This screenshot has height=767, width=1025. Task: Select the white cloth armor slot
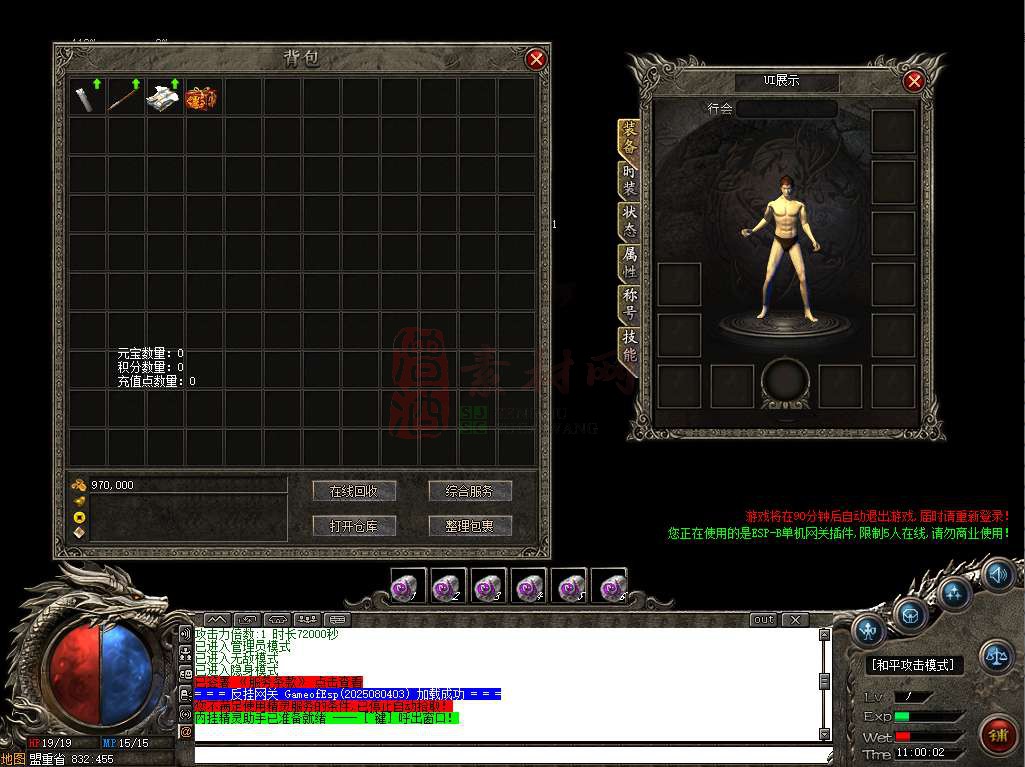point(165,97)
